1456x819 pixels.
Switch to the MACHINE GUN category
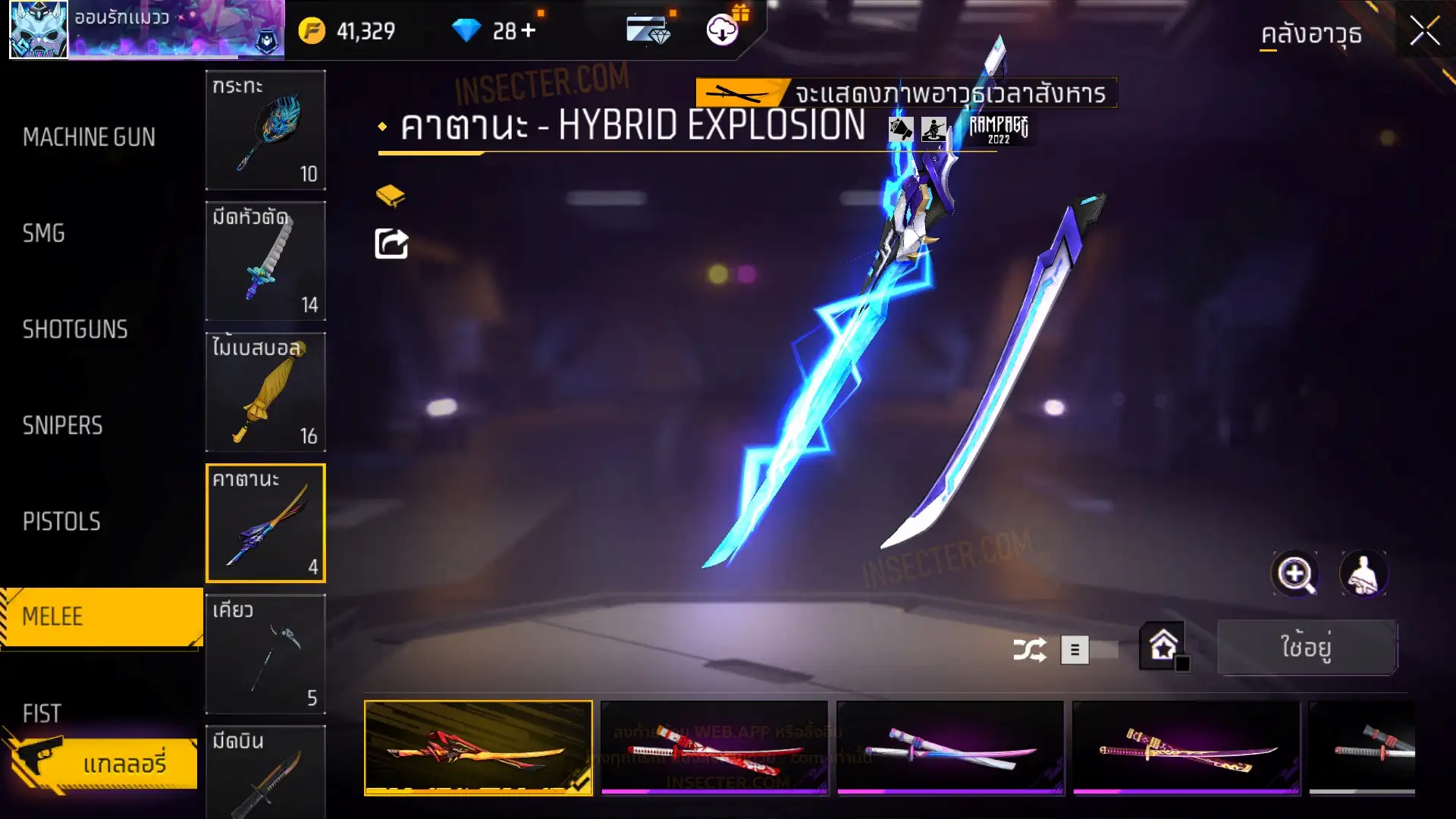pyautogui.click(x=89, y=137)
